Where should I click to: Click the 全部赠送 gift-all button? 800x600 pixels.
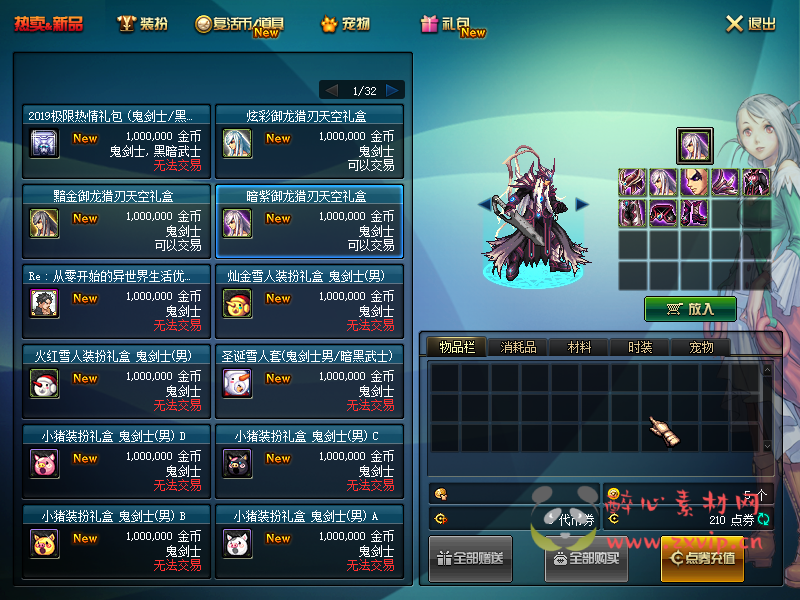[470, 558]
